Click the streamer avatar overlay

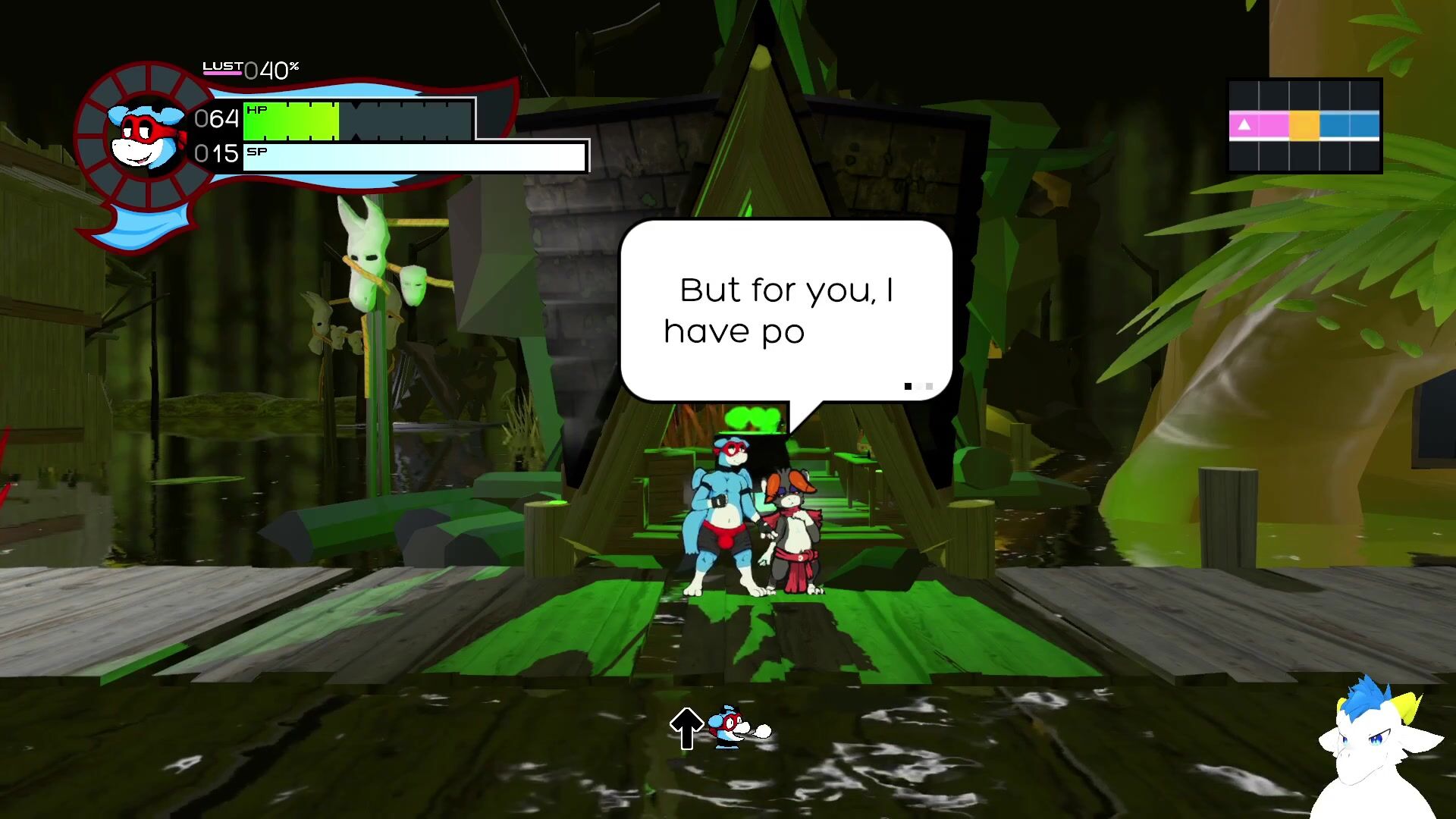pyautogui.click(x=1376, y=747)
